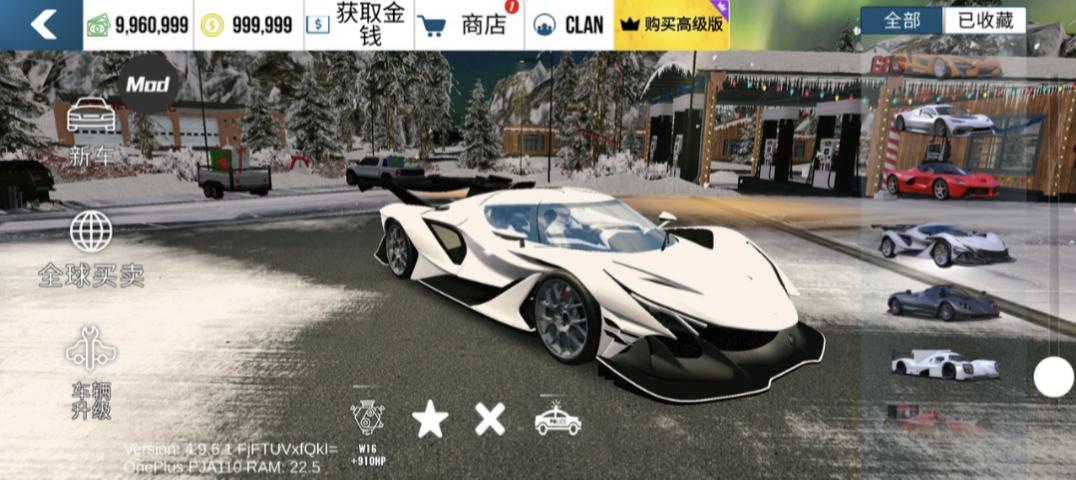Open the 获取金钱 get-money option

356,25
